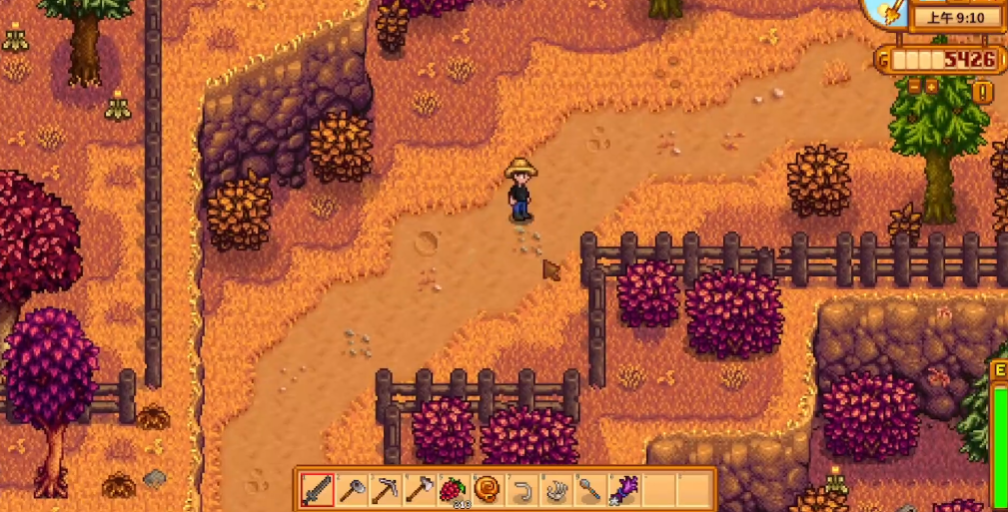Choose the axe hotbar slot

click(x=419, y=490)
